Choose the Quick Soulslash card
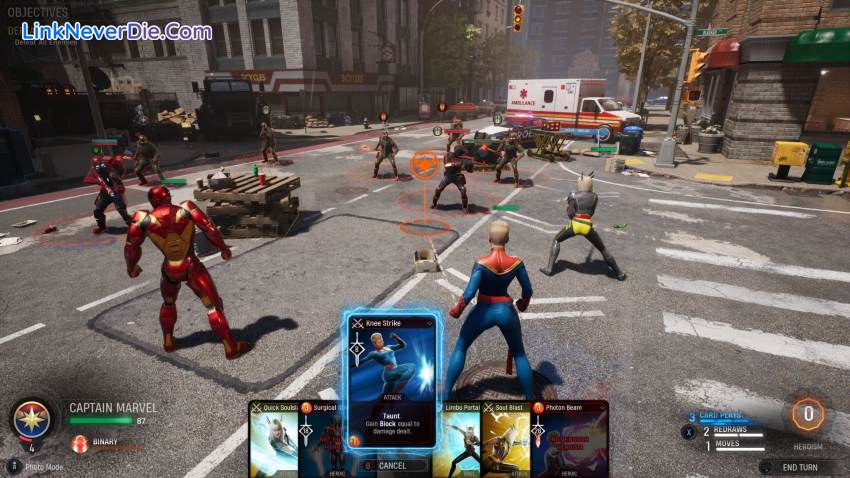850x478 pixels. (x=273, y=440)
